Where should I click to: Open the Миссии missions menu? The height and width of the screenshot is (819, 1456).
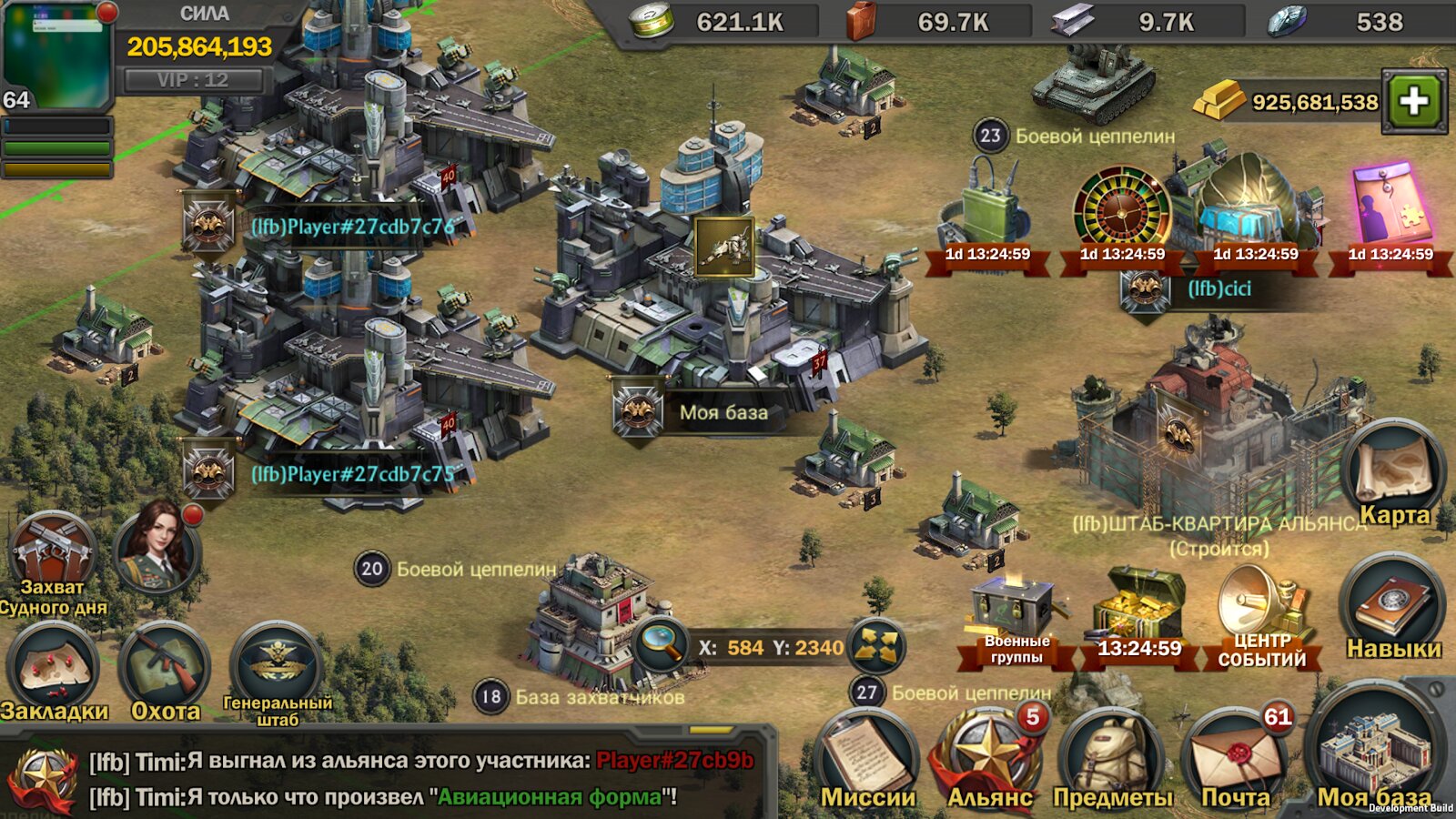pyautogui.click(x=867, y=760)
